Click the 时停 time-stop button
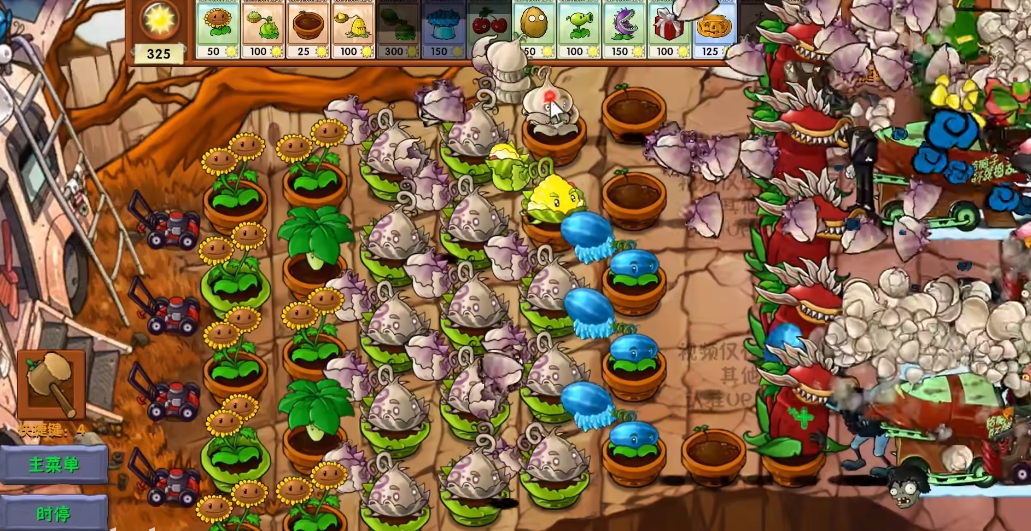 point(54,514)
